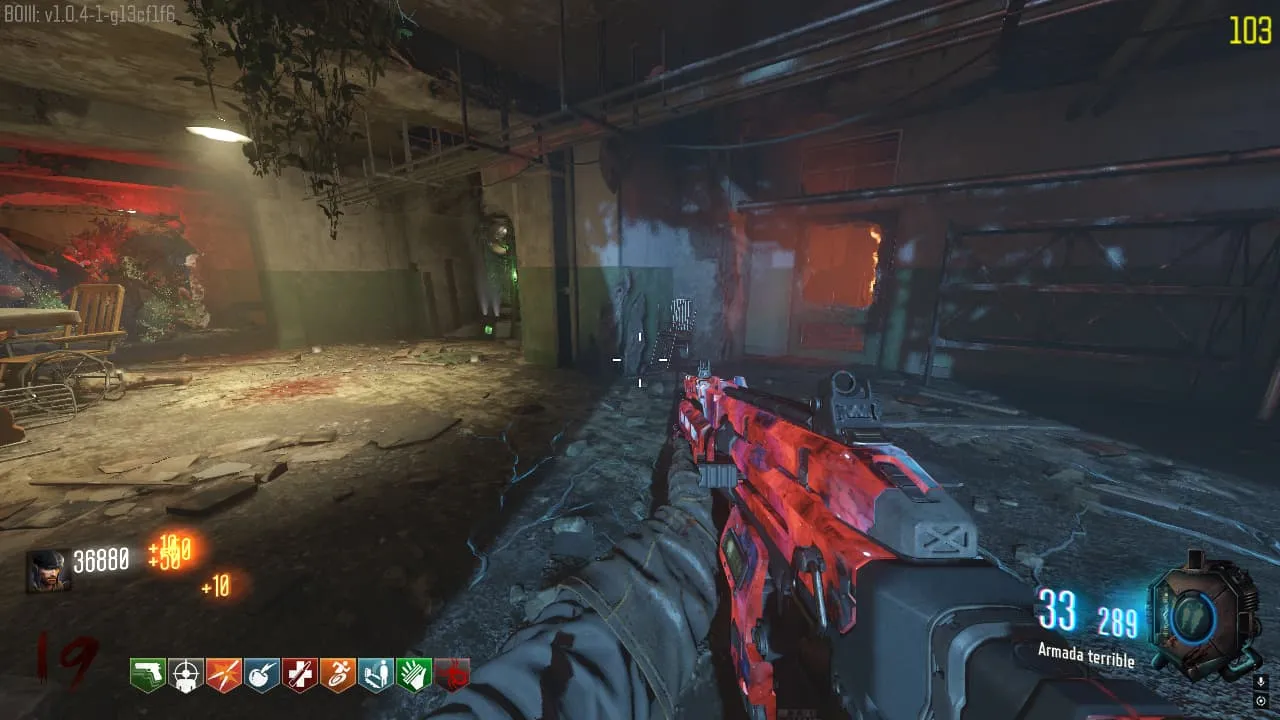Activate the Double Tap bullet perk icon
The height and width of the screenshot is (720, 1280).
coord(223,675)
